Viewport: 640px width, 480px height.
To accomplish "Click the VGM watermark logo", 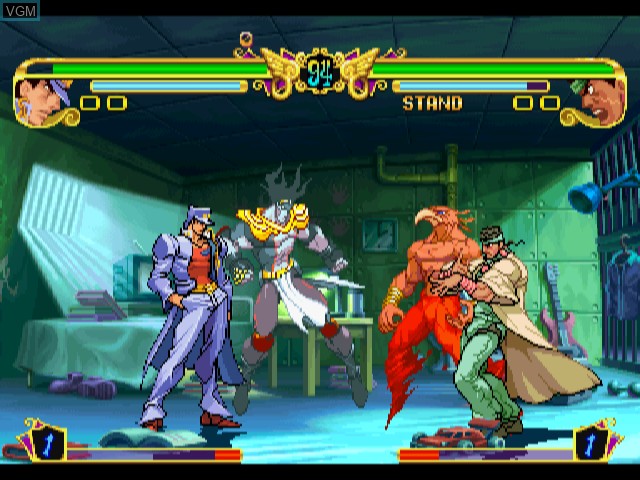I will (x=20, y=11).
